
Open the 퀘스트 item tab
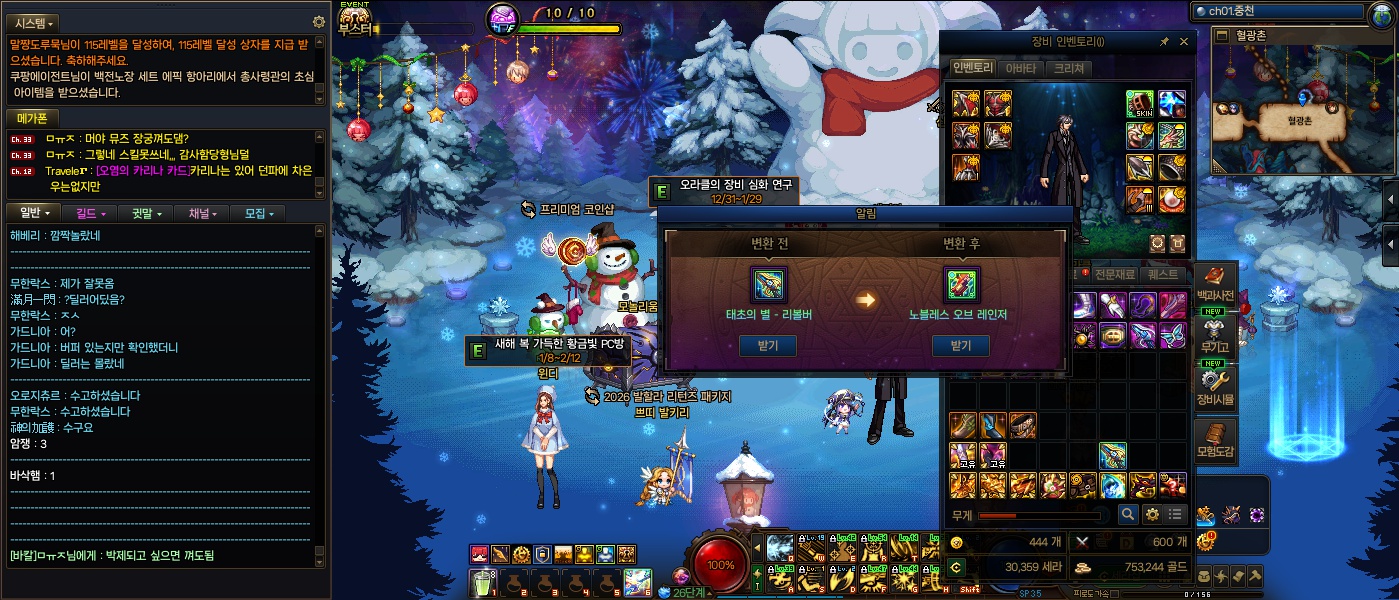click(x=1162, y=273)
